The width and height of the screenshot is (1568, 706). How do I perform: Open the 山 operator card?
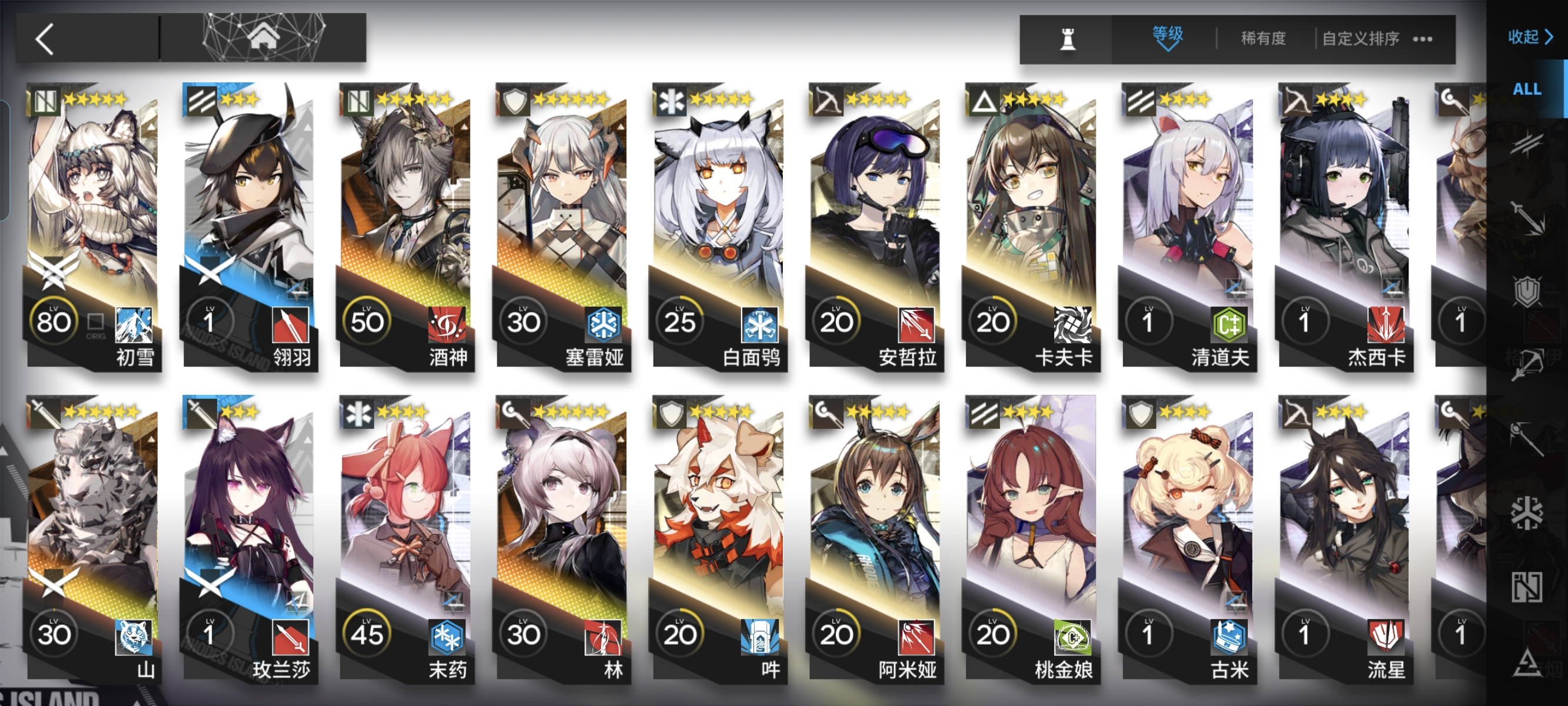coord(92,539)
